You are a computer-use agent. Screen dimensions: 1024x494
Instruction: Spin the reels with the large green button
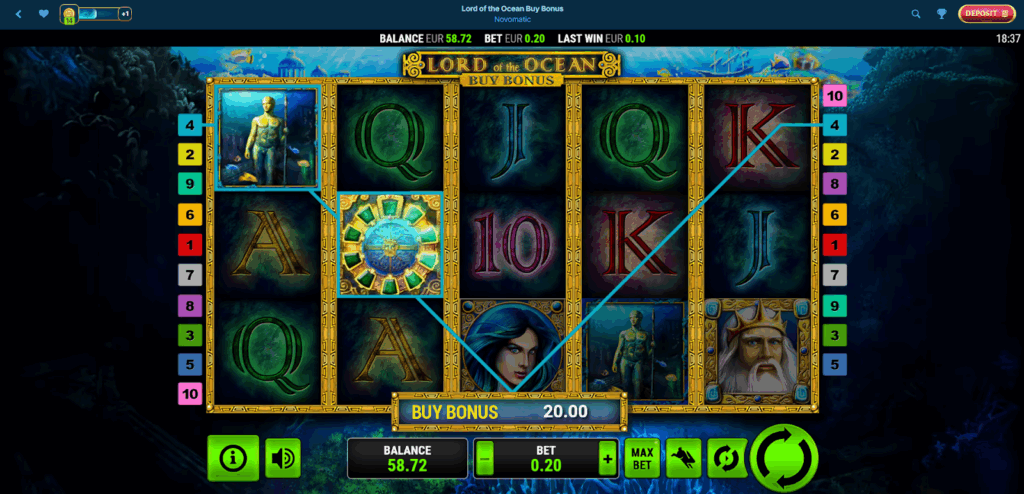coord(784,458)
